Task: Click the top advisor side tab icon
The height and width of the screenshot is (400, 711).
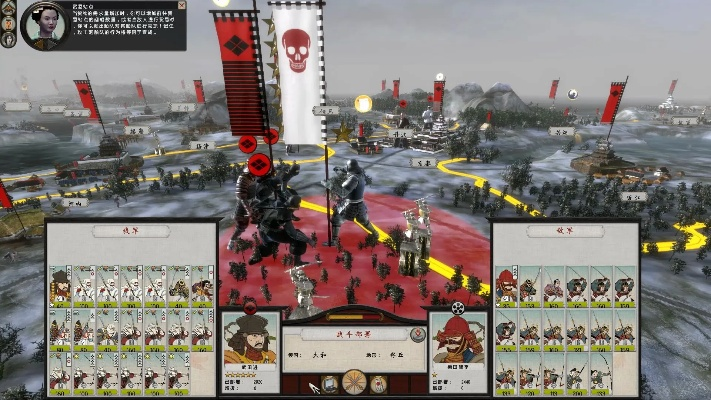Action: (8, 9)
